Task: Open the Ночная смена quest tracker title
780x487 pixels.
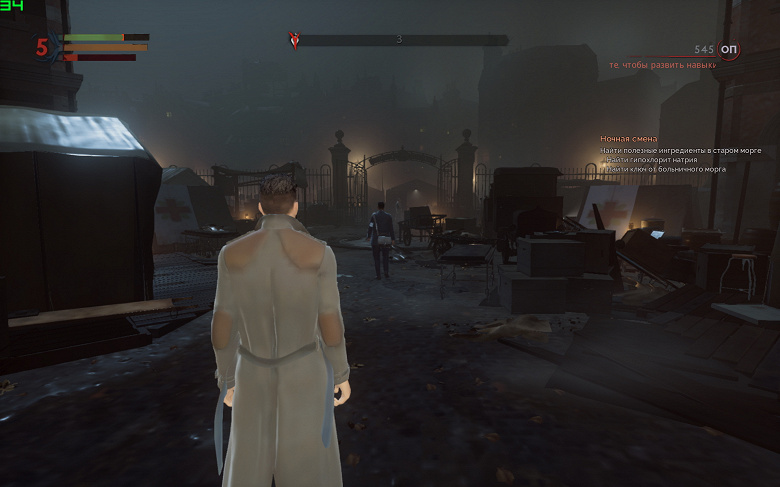Action: (x=629, y=138)
